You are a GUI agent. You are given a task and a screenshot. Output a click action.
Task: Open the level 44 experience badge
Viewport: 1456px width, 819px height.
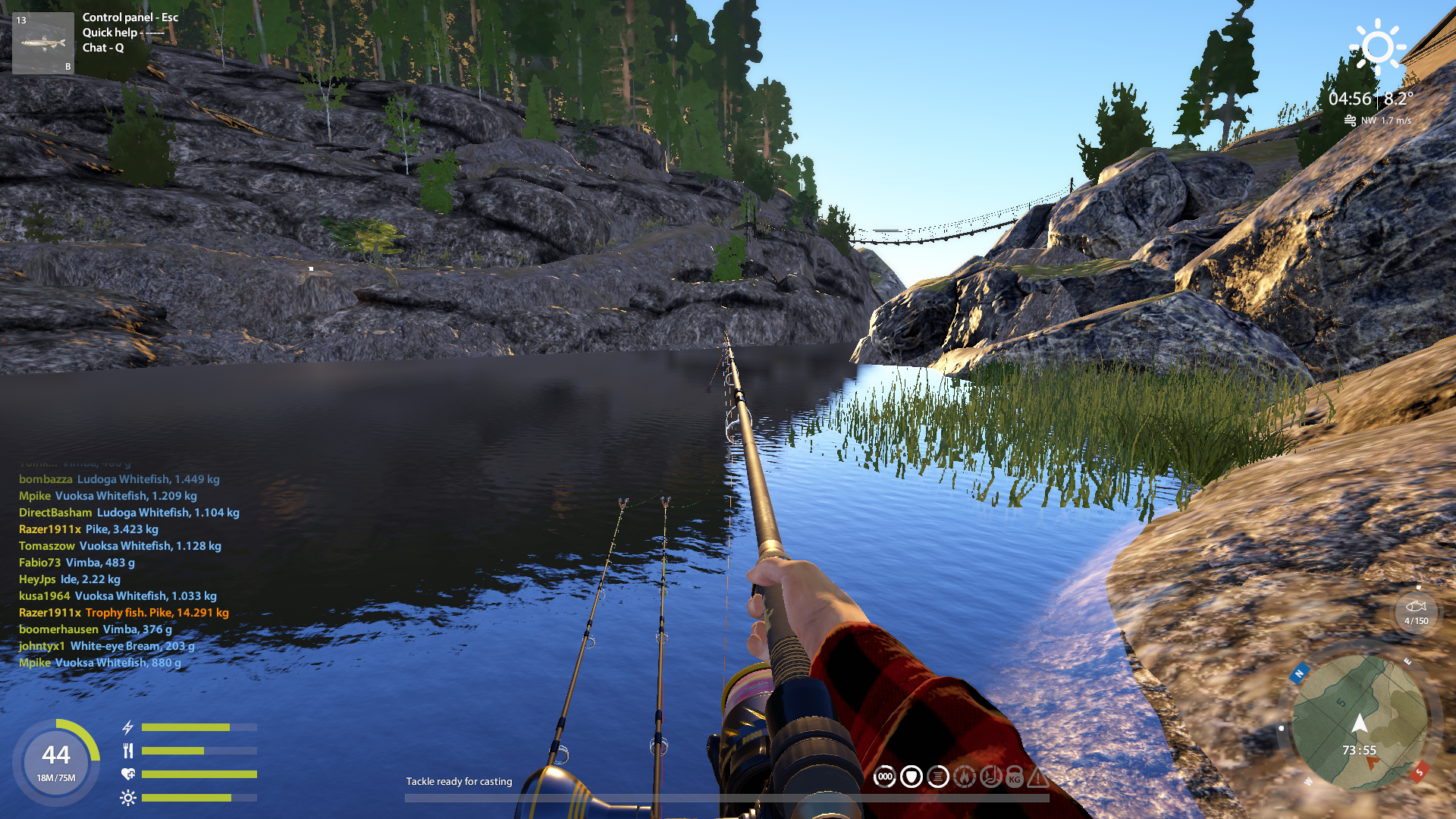[x=56, y=761]
